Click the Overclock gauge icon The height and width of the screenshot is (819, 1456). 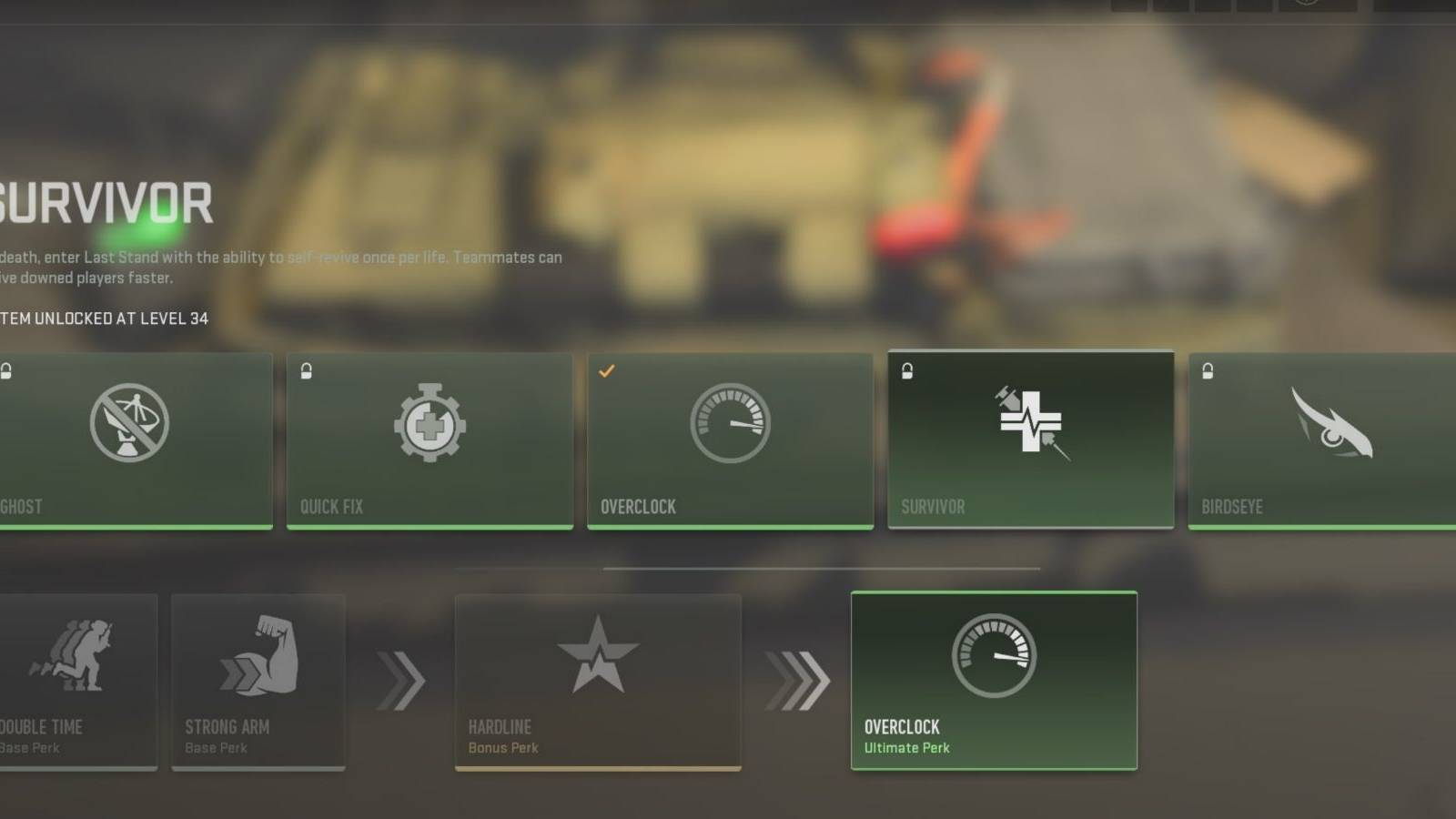pos(730,421)
